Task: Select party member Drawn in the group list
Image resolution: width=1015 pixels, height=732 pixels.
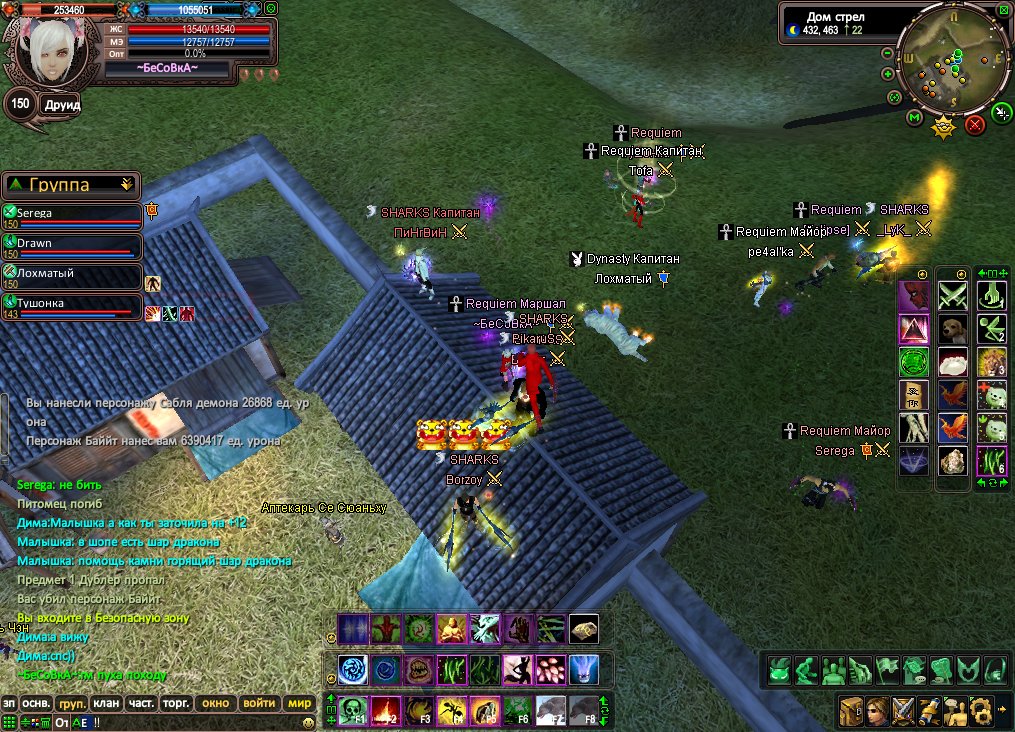Action: pos(72,244)
